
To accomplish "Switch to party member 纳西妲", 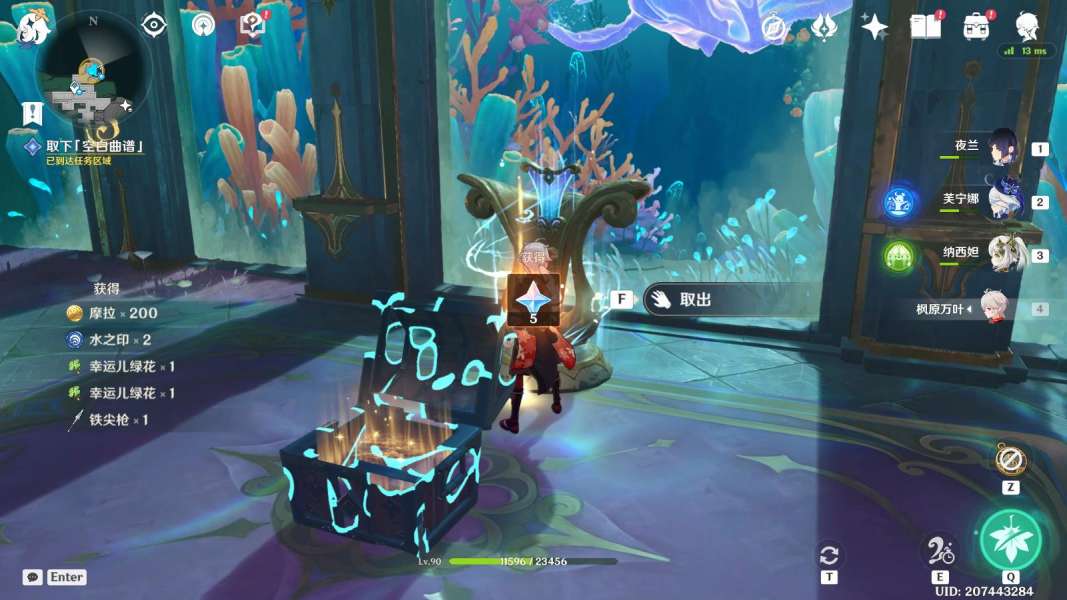I will (1002, 255).
